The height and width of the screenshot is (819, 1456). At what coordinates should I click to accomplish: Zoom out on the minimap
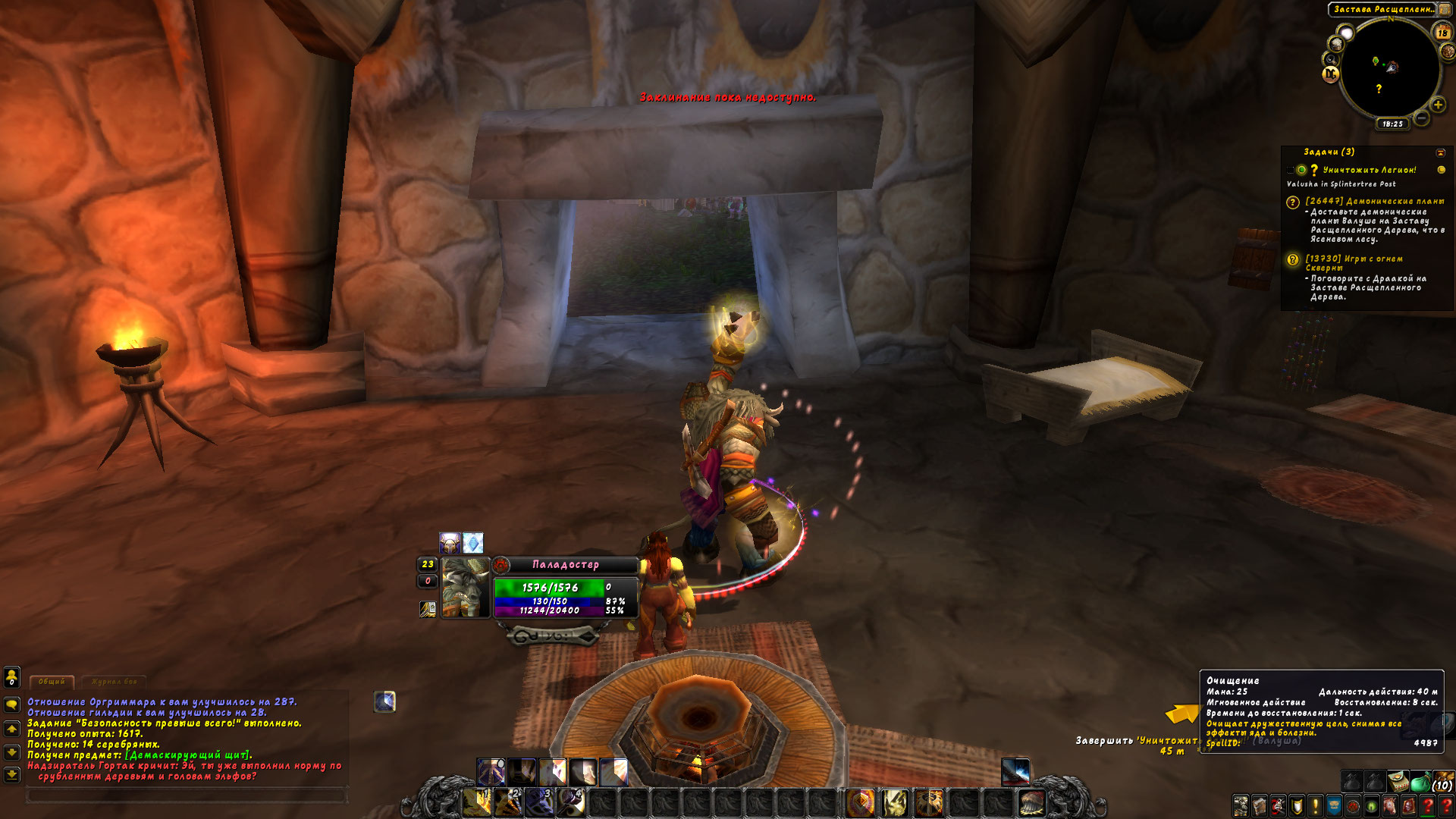pos(1422,118)
